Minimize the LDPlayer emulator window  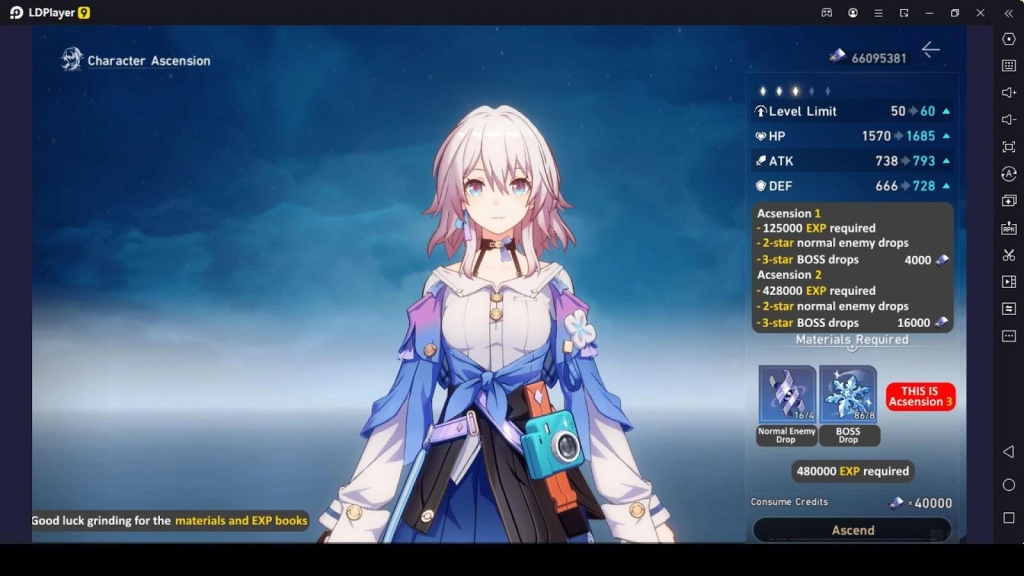point(929,13)
